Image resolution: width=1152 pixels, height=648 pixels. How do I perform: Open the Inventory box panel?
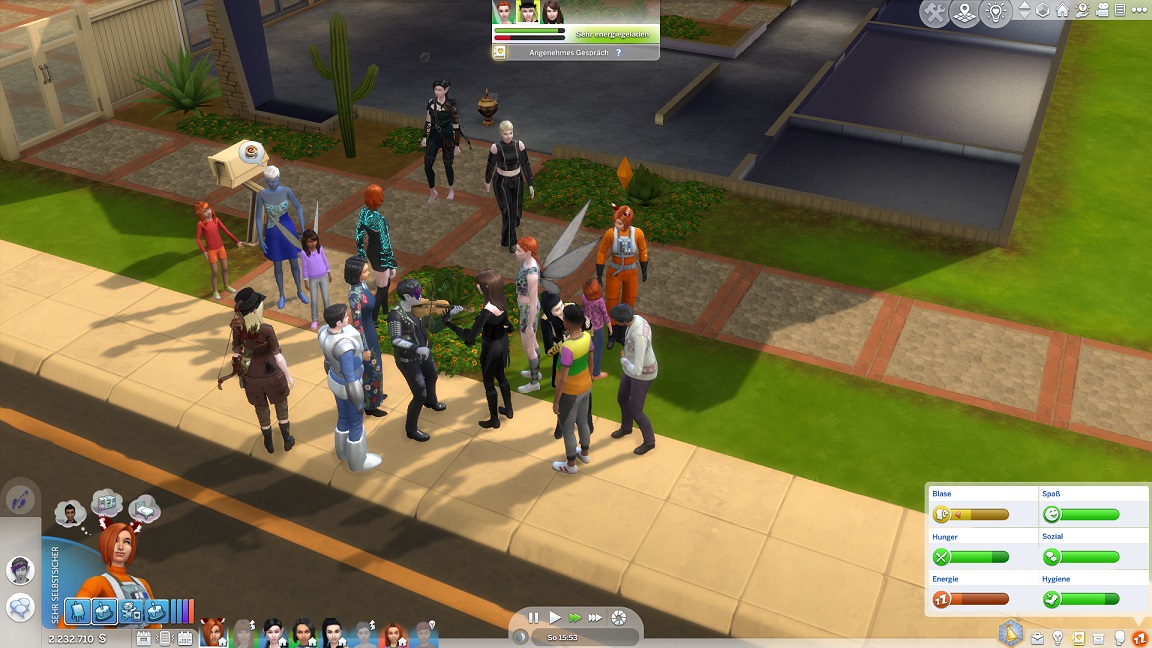click(x=1099, y=638)
